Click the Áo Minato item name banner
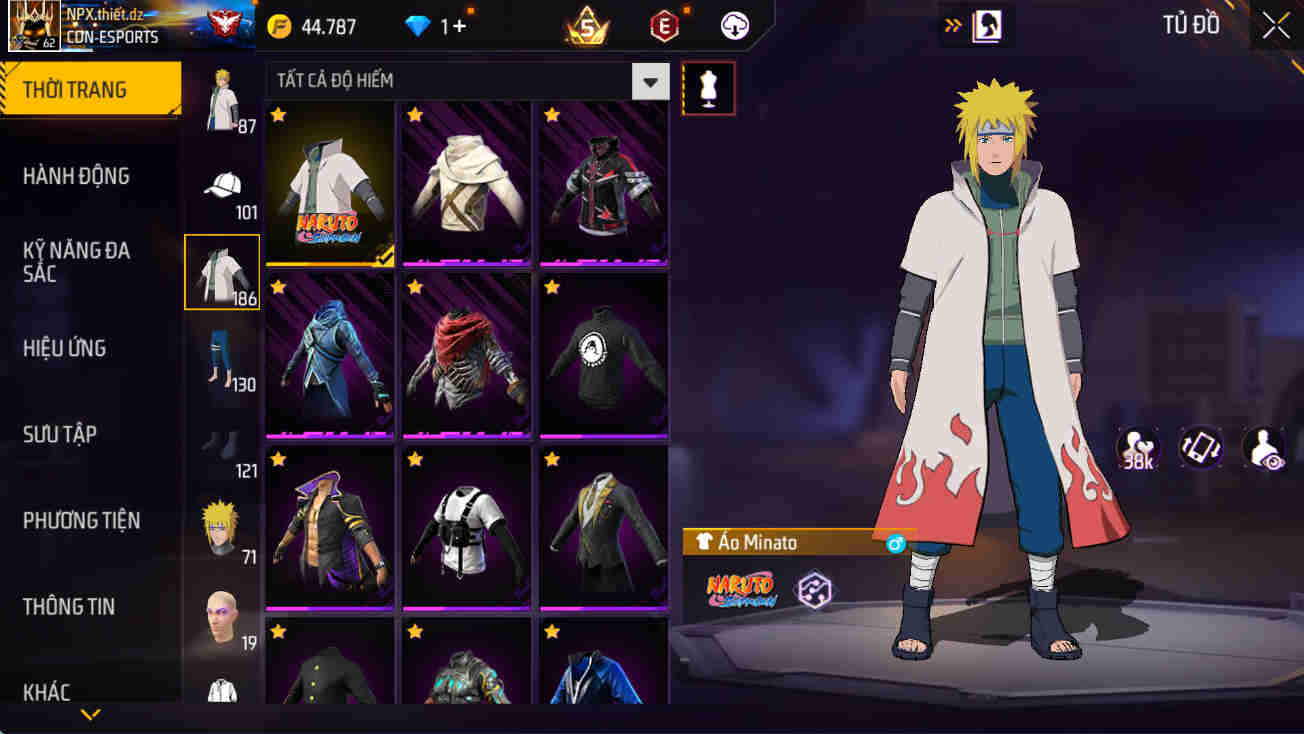Image resolution: width=1304 pixels, height=734 pixels. (x=776, y=541)
